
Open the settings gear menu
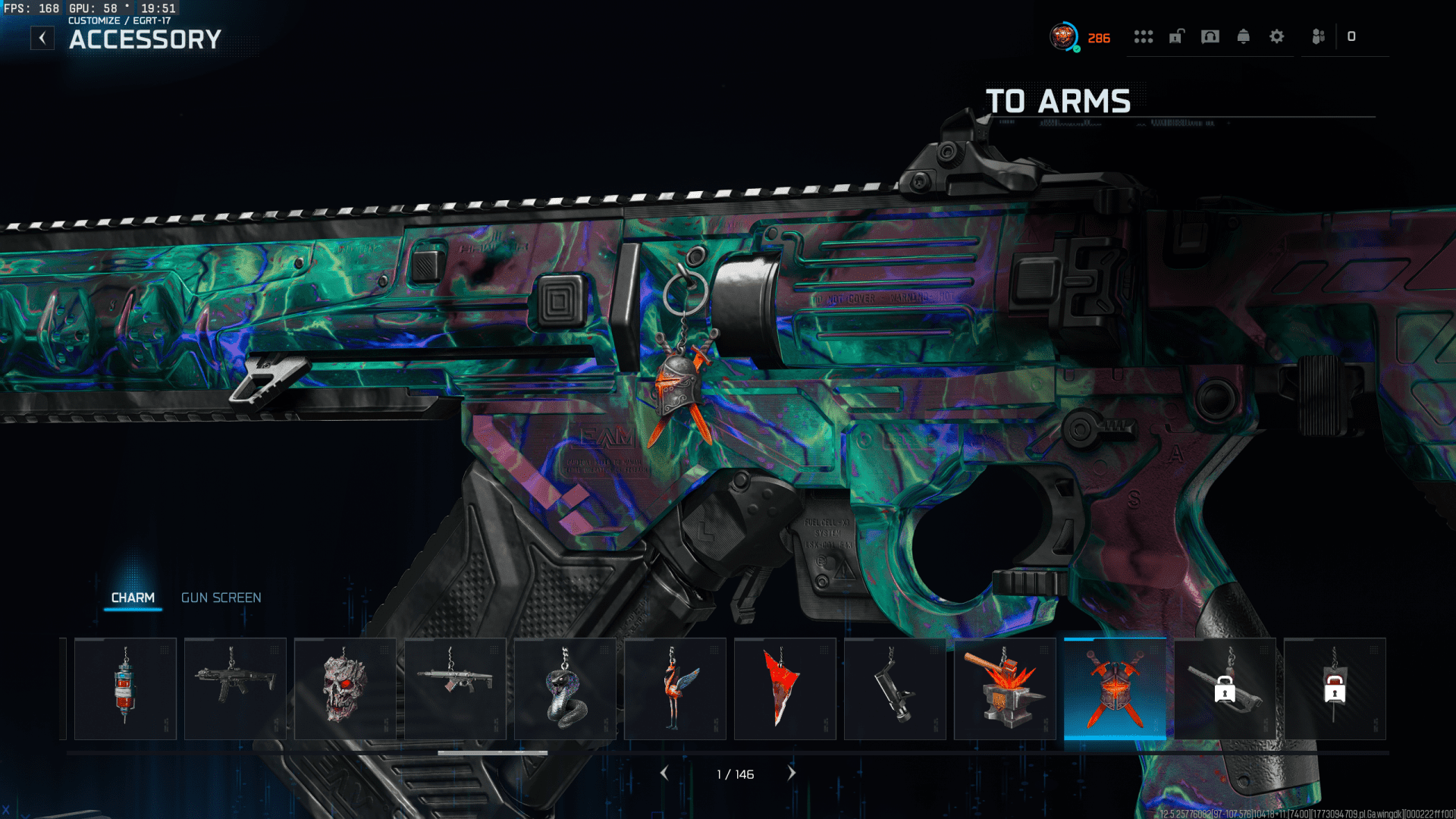click(x=1277, y=36)
